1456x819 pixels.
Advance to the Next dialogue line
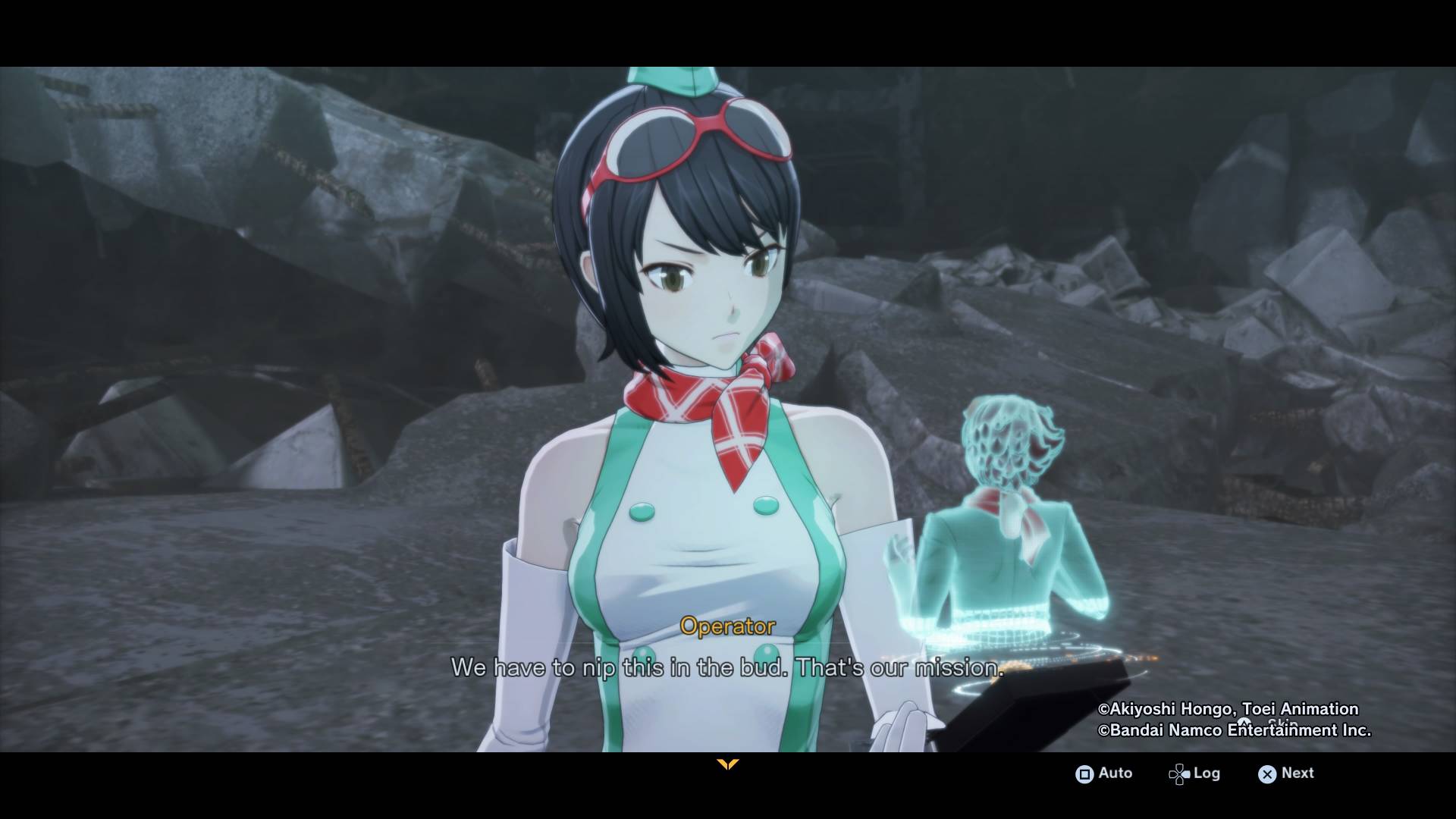(x=1286, y=773)
